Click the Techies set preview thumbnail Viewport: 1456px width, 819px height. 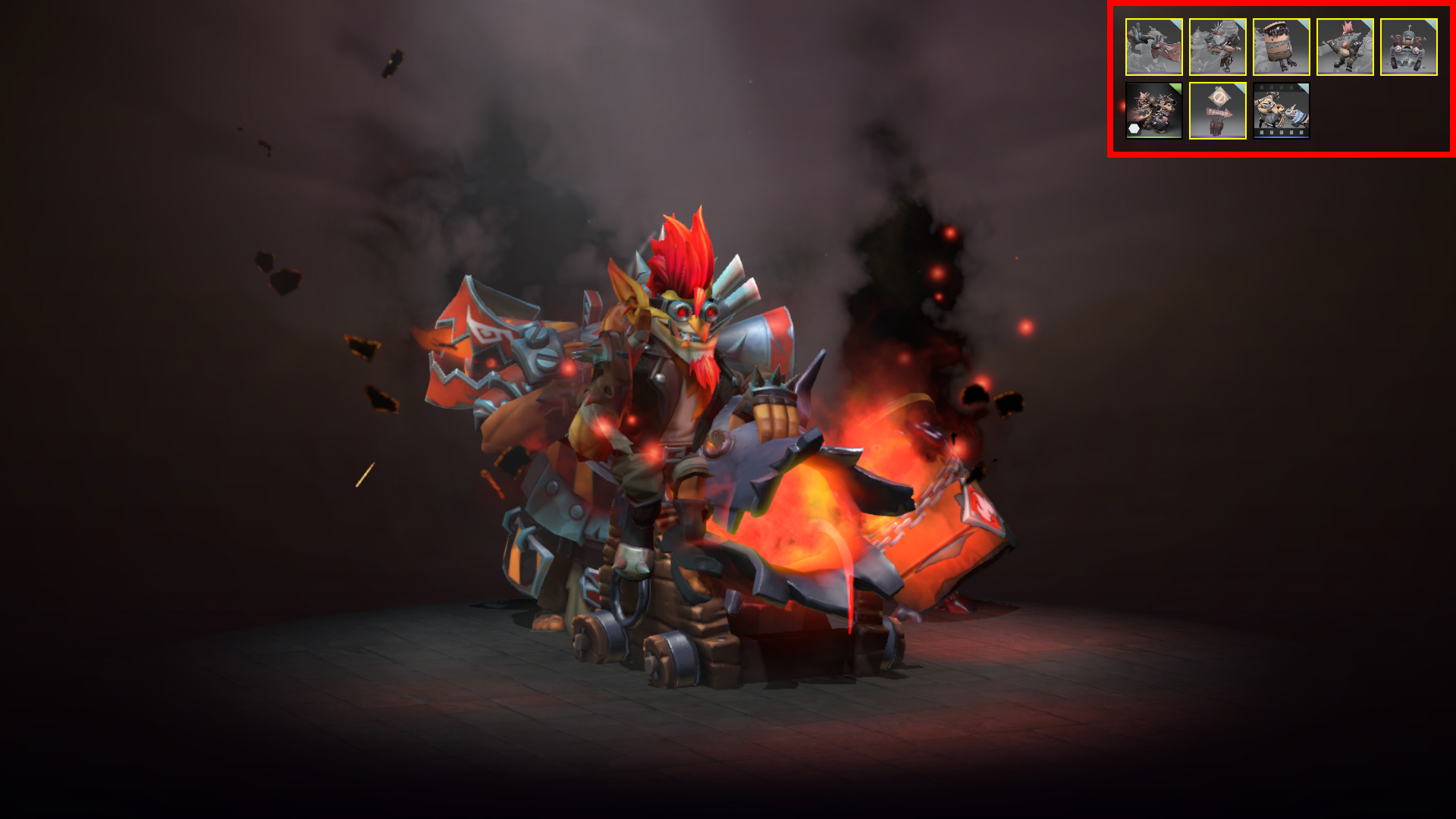click(x=1154, y=112)
